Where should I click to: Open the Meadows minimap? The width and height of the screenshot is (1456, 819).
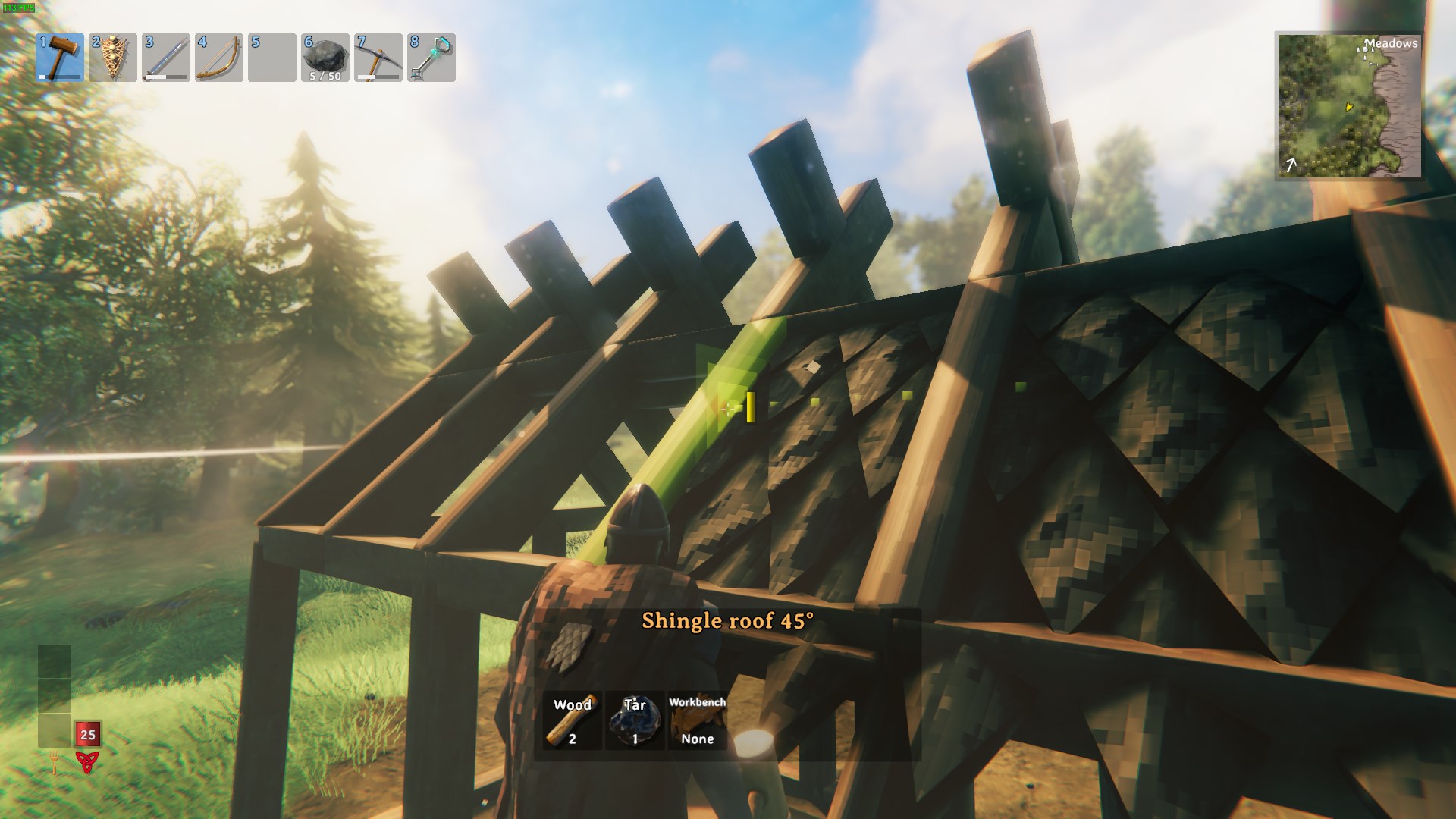[1349, 105]
